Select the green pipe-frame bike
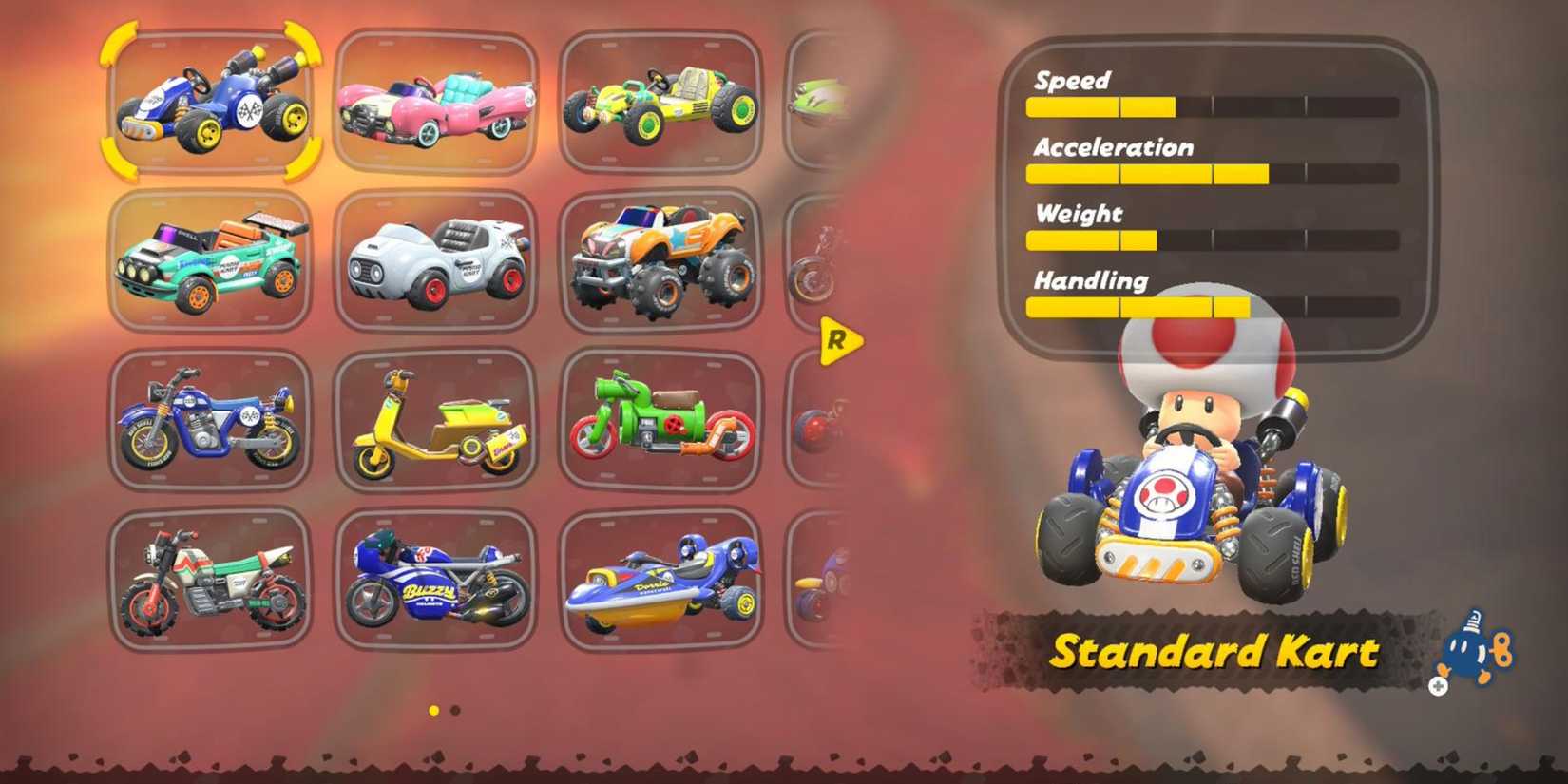 tap(660, 421)
